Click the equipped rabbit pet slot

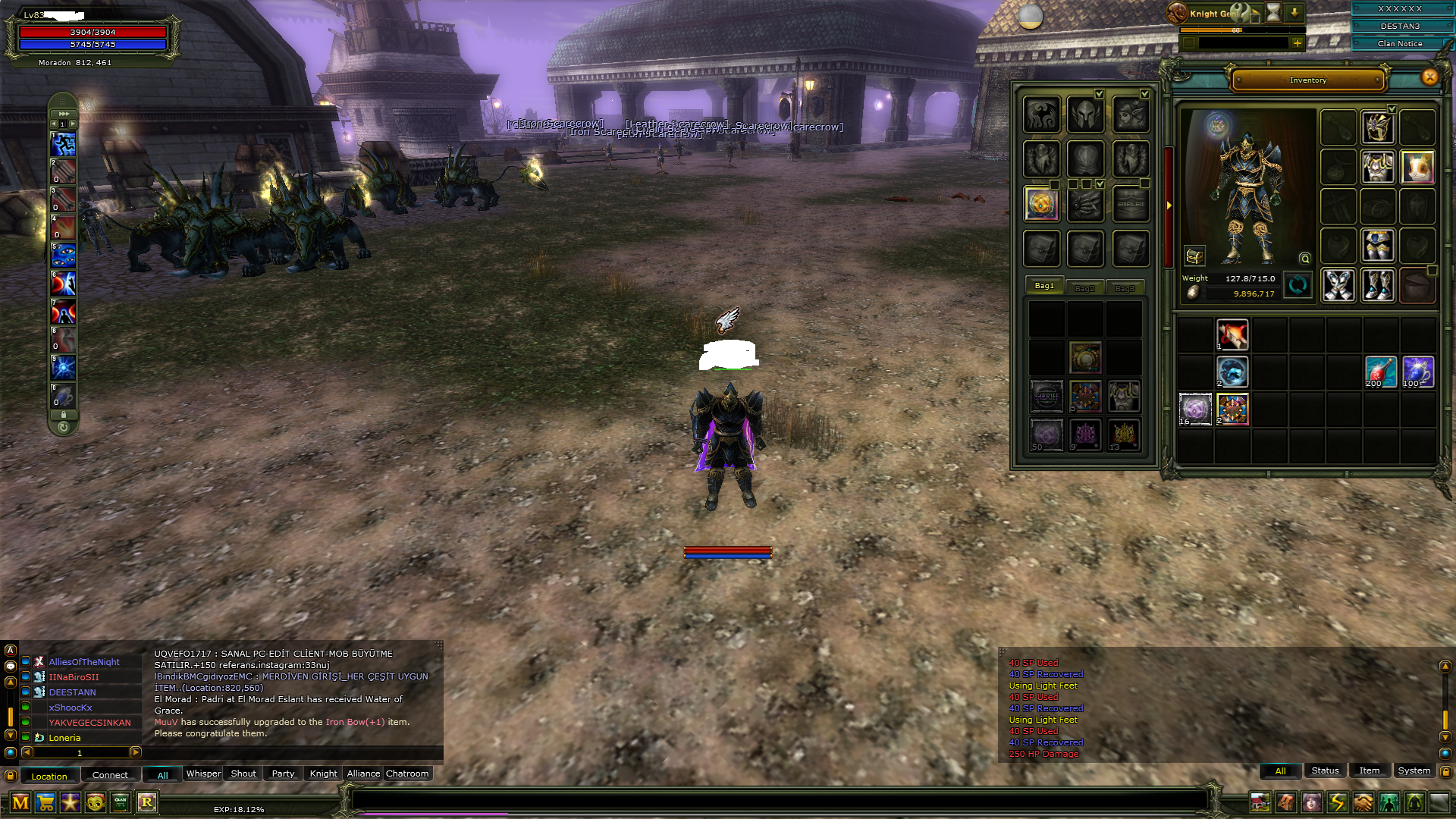point(1417,166)
